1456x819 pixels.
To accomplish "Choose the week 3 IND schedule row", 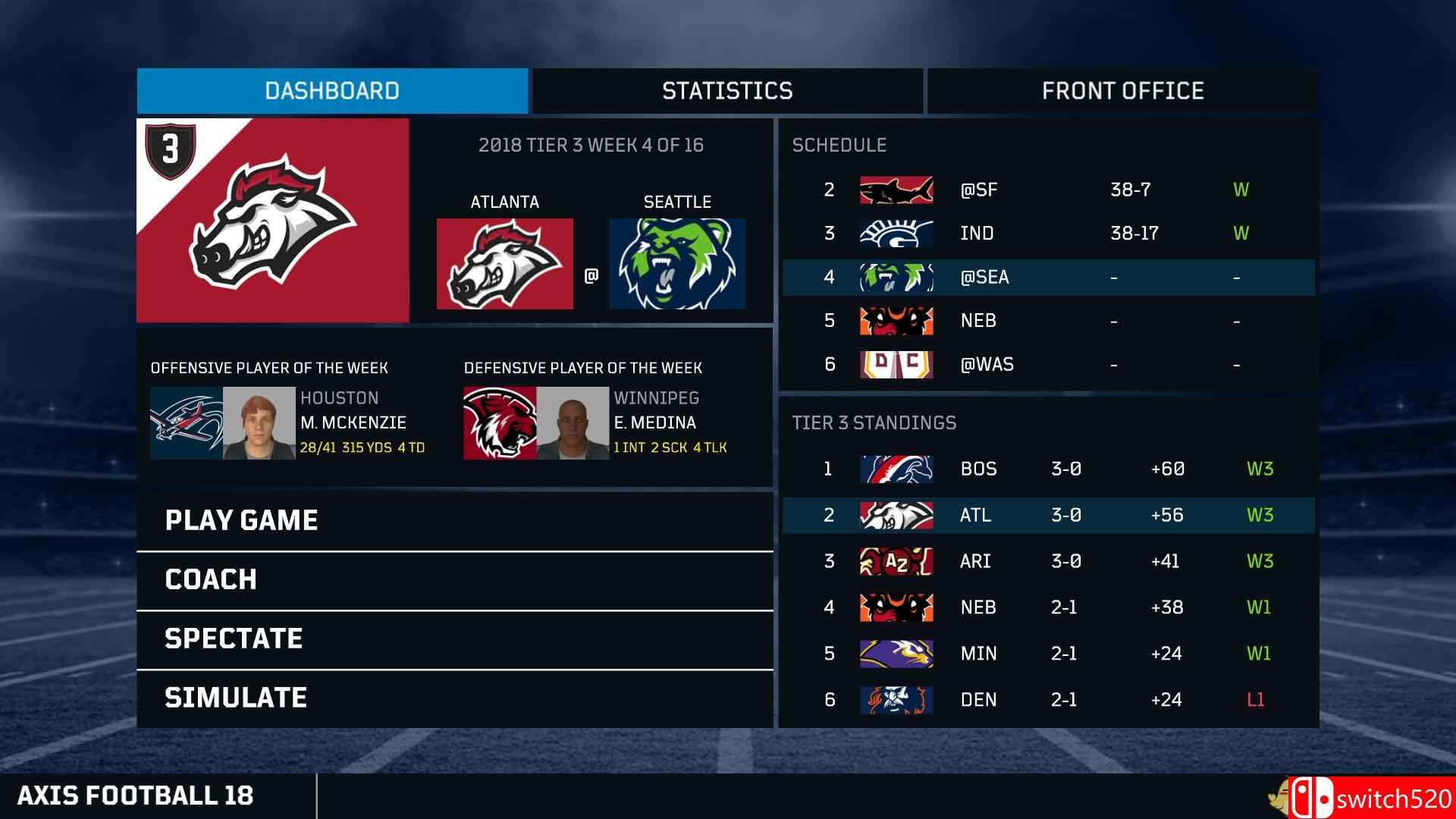I will coord(1048,234).
